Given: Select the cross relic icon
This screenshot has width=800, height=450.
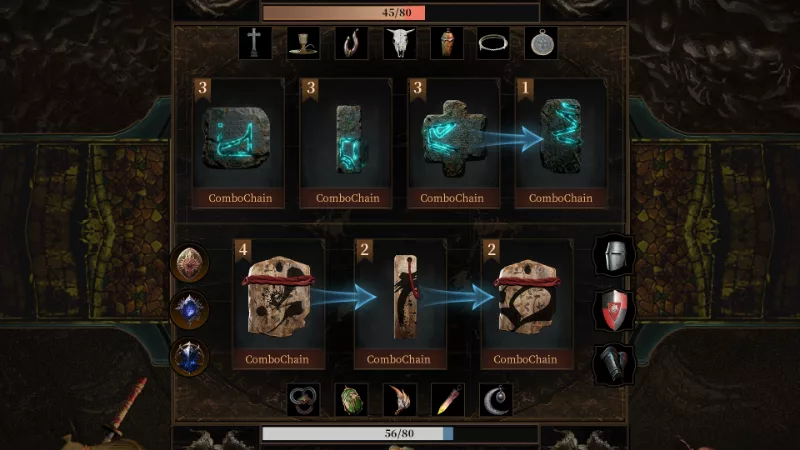Looking at the screenshot, I should (x=255, y=43).
